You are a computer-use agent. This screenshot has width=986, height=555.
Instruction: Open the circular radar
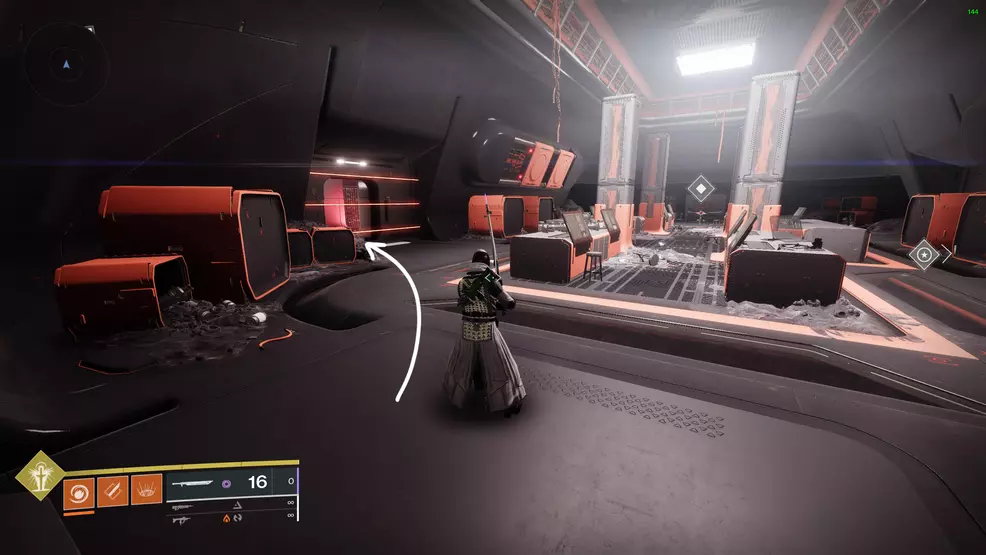pos(66,64)
